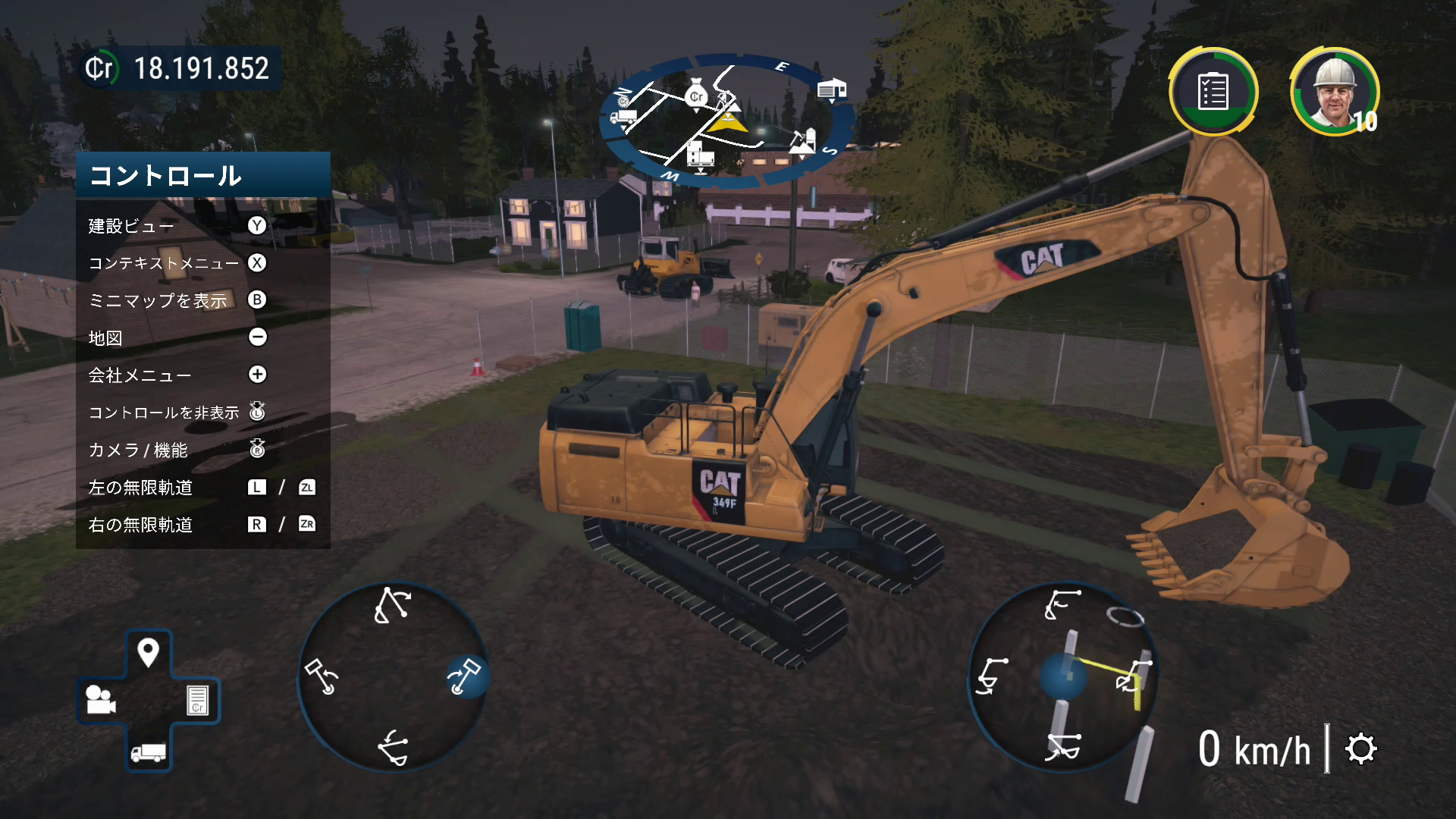Open the task checklist icon
Image resolution: width=1456 pixels, height=819 pixels.
coord(1213,93)
